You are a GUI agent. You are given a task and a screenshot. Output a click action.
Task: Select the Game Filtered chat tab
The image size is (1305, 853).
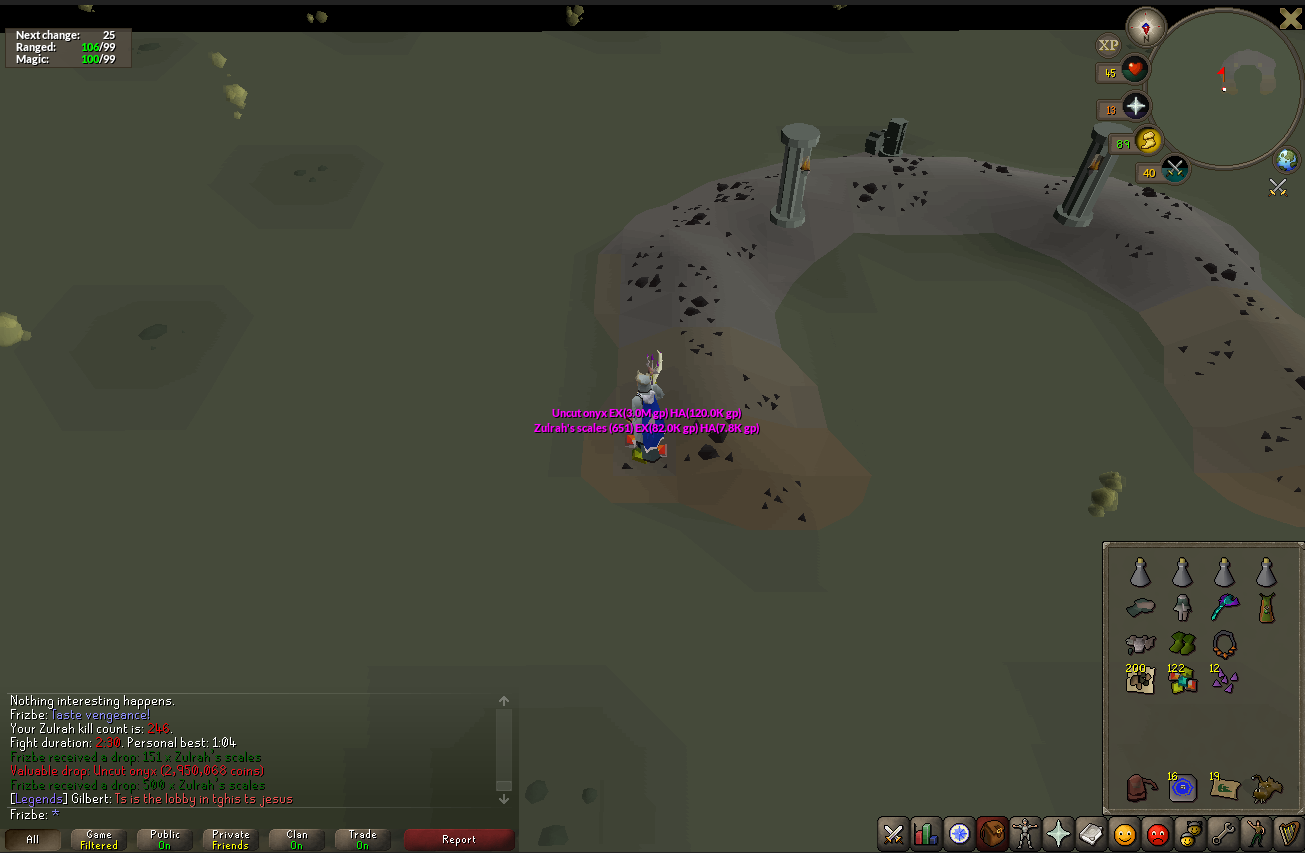click(97, 839)
